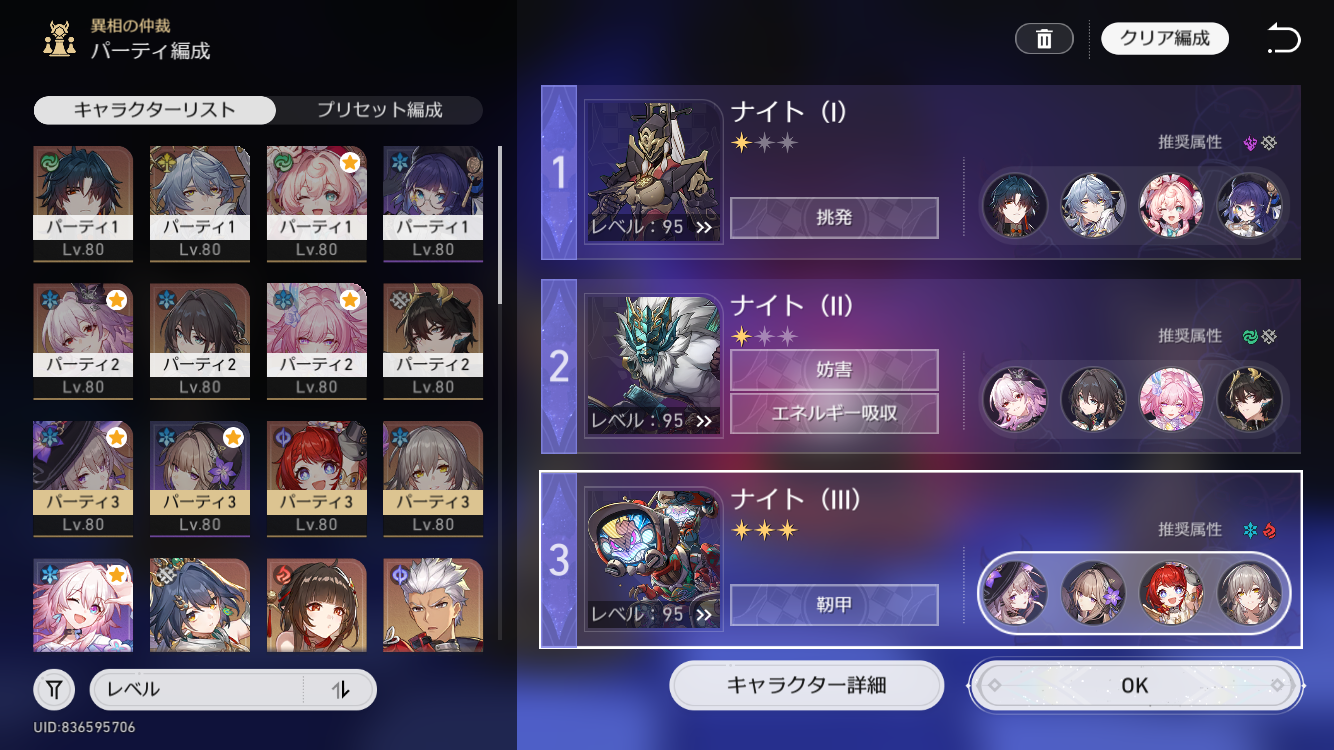View the エネルギー吸収 trait tag
The height and width of the screenshot is (750, 1334).
click(834, 413)
